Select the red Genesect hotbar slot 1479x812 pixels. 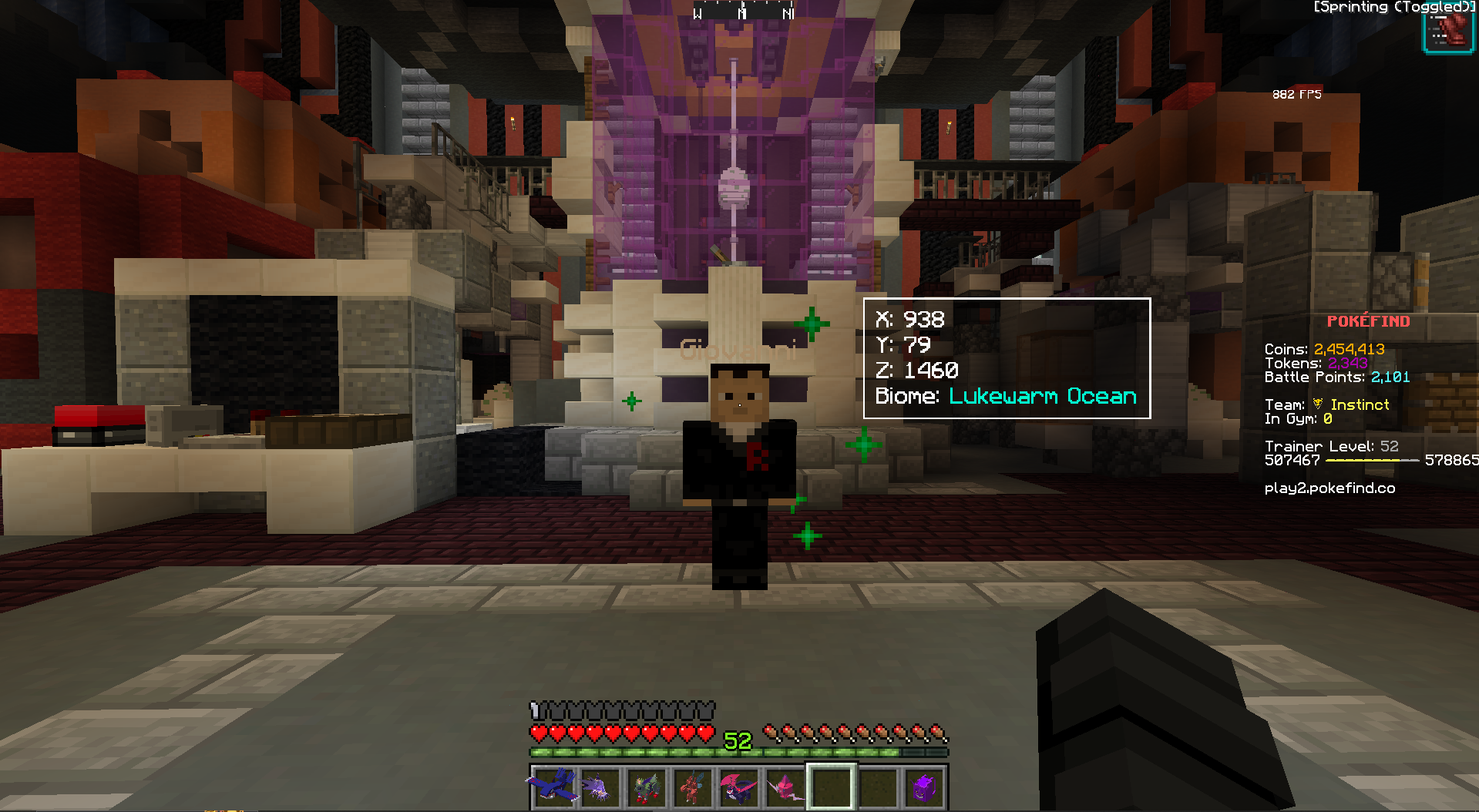692,787
